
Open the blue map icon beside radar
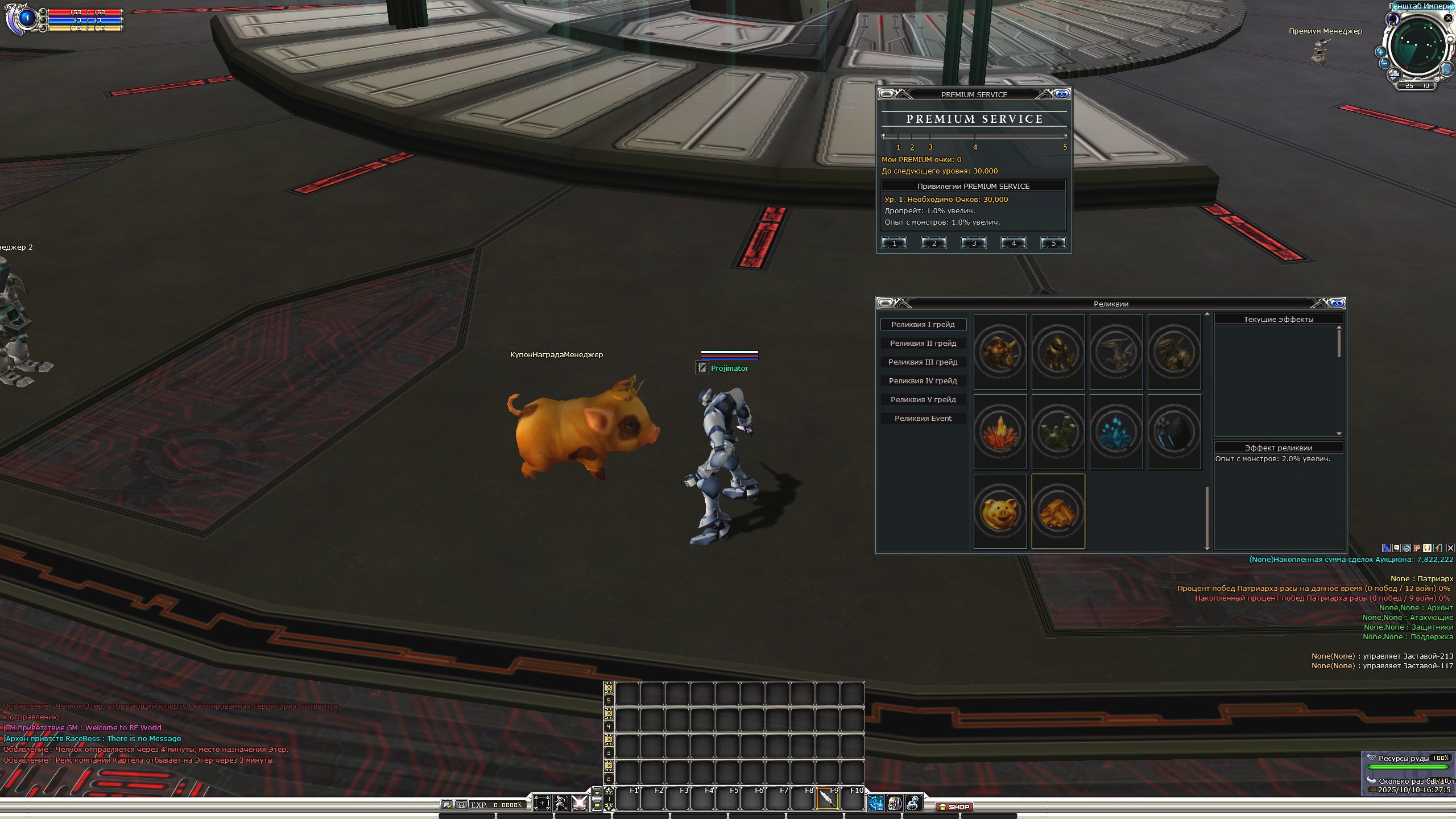pyautogui.click(x=1446, y=69)
